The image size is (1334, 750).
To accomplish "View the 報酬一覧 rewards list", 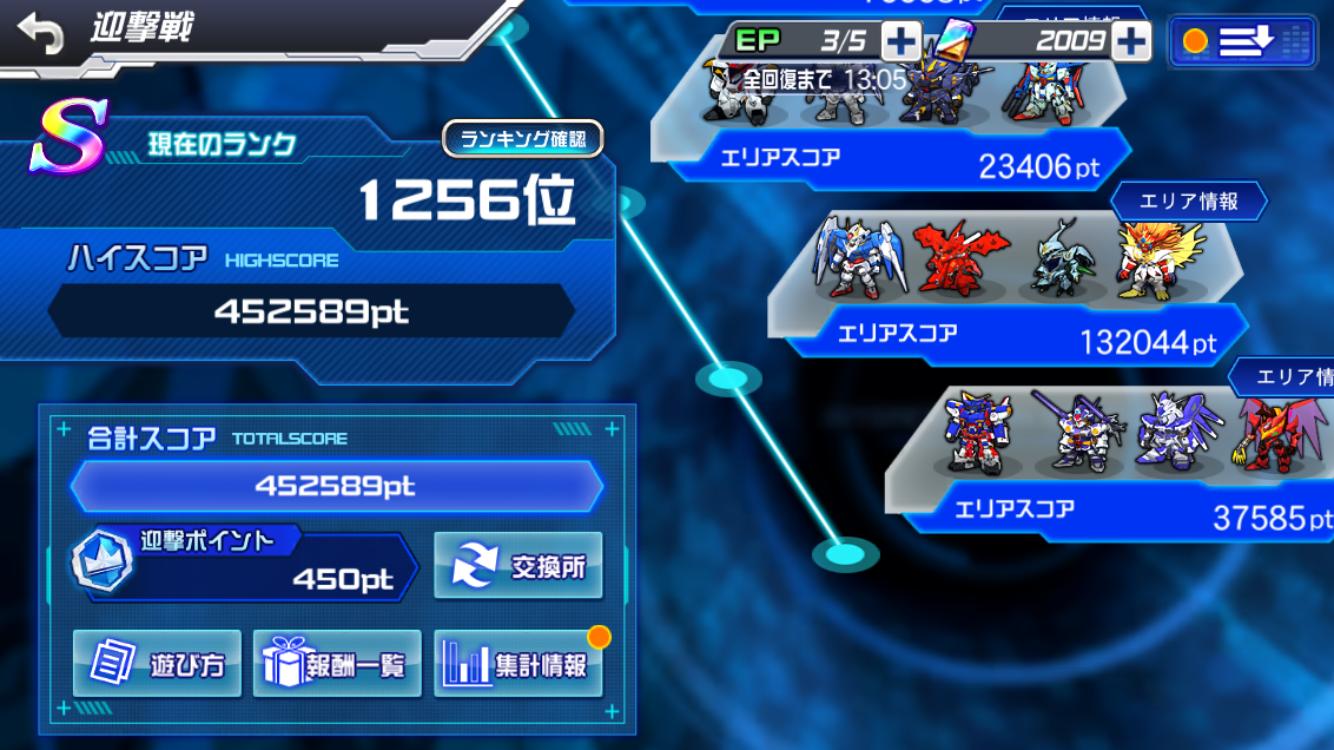I will pos(337,664).
